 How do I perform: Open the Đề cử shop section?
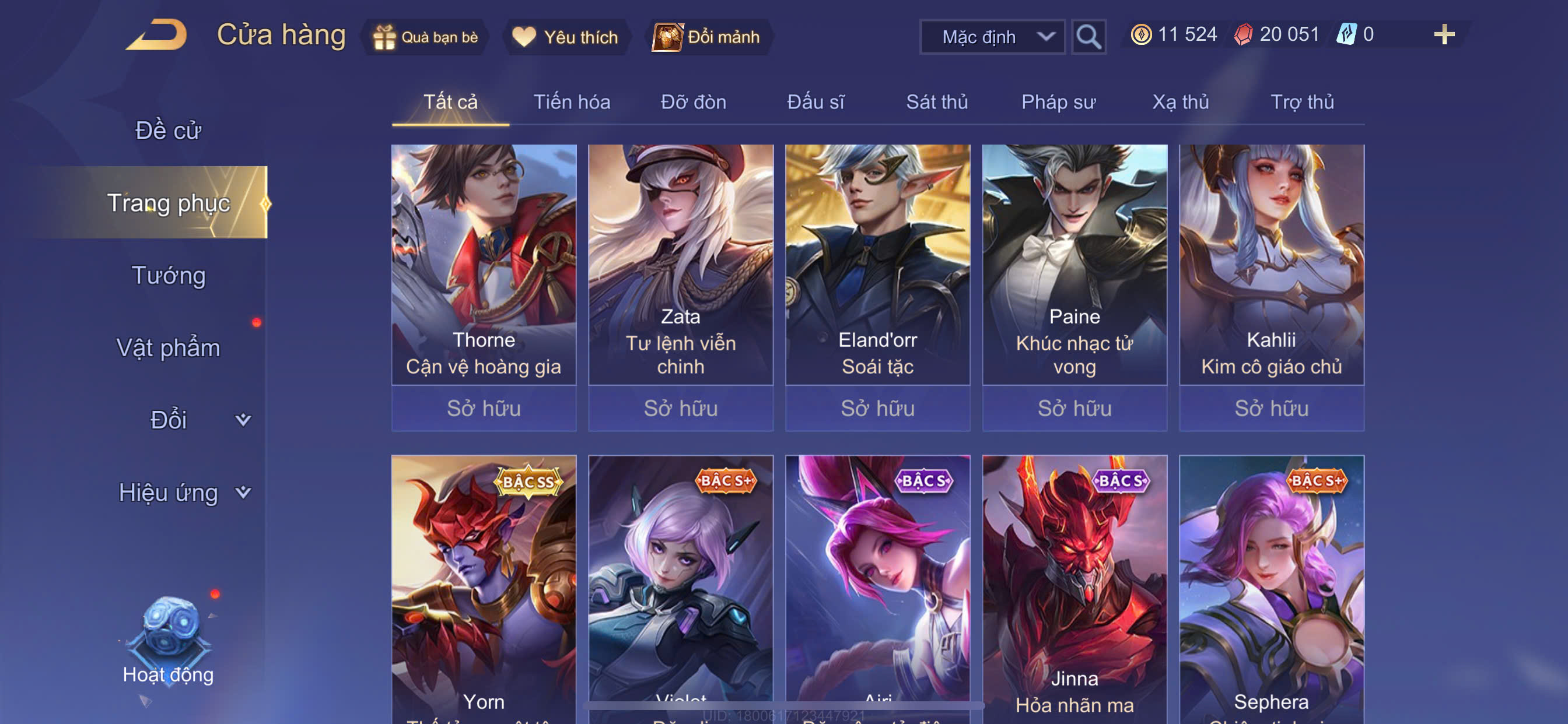click(168, 130)
